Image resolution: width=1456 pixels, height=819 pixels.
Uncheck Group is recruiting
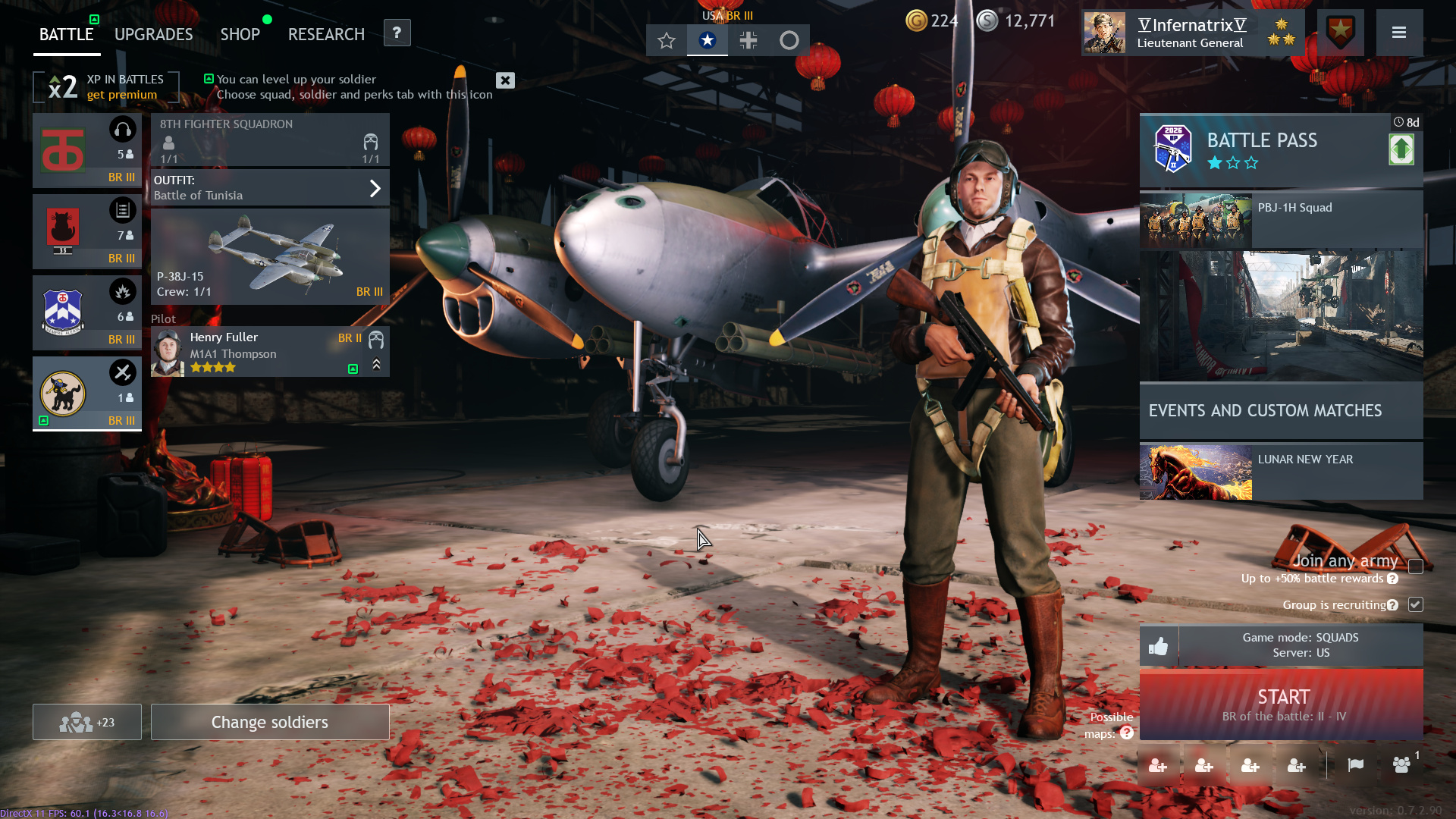[x=1415, y=604]
